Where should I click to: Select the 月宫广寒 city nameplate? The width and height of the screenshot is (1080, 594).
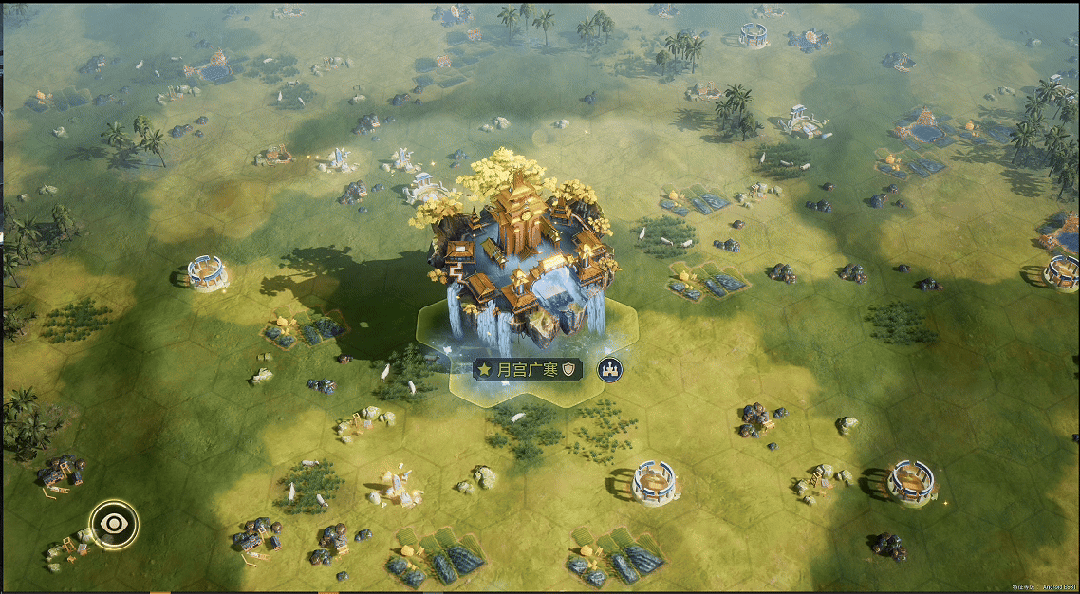527,370
